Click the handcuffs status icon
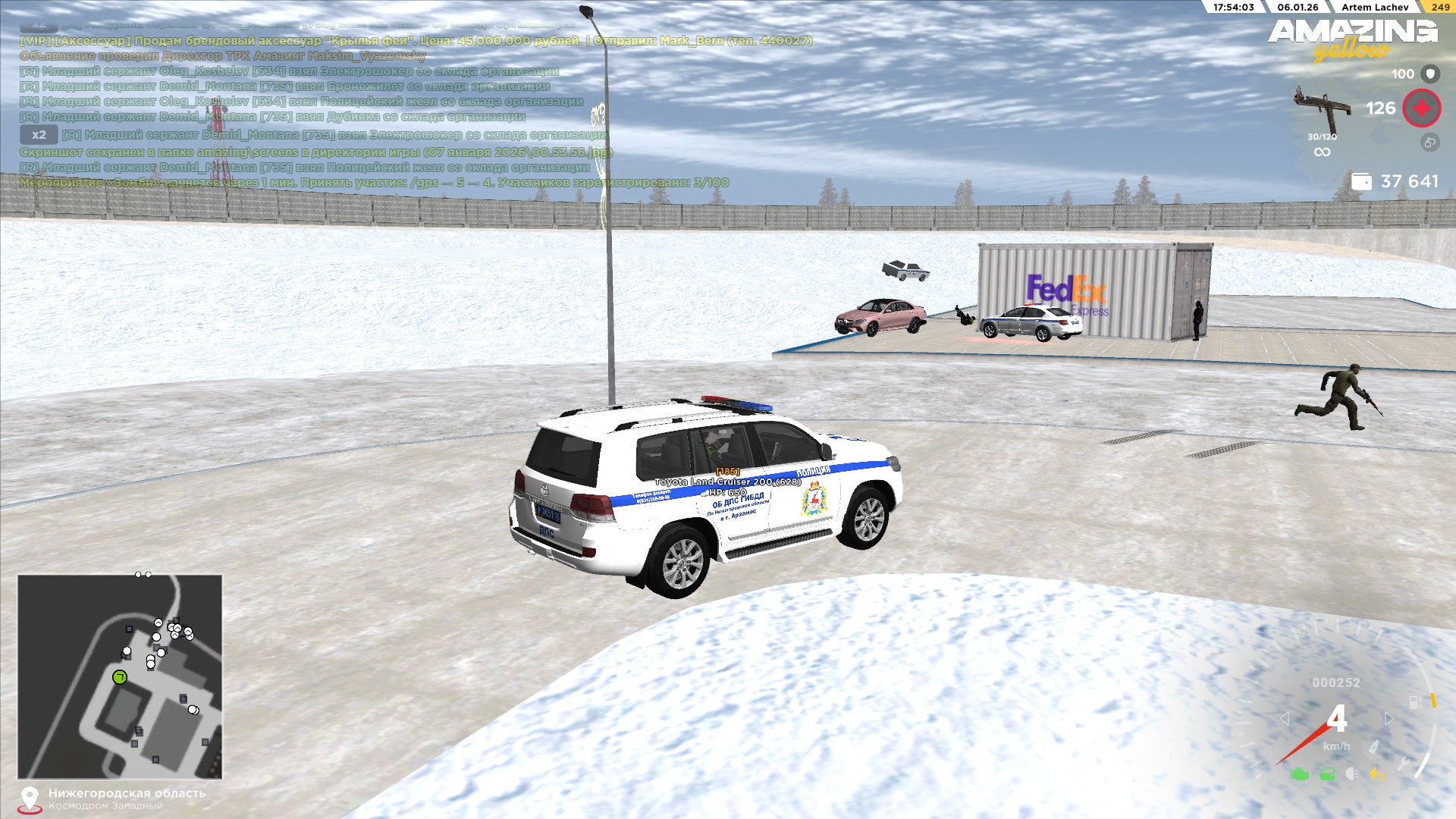1456x819 pixels. click(1429, 143)
